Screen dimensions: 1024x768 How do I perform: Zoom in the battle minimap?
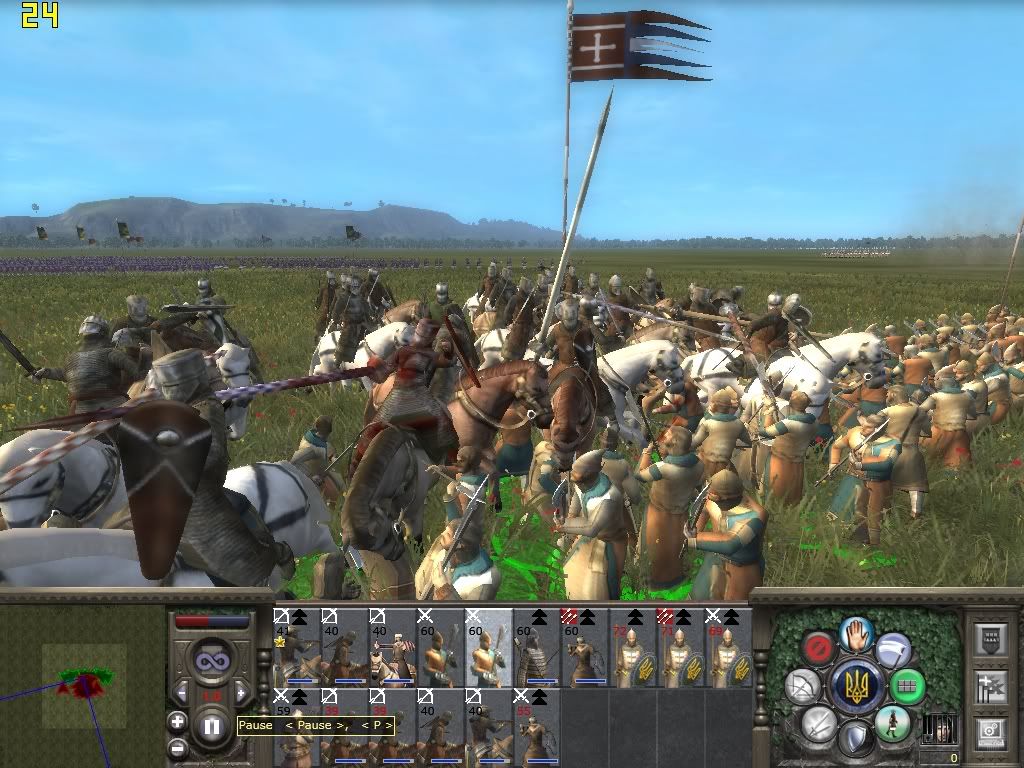coord(177,721)
